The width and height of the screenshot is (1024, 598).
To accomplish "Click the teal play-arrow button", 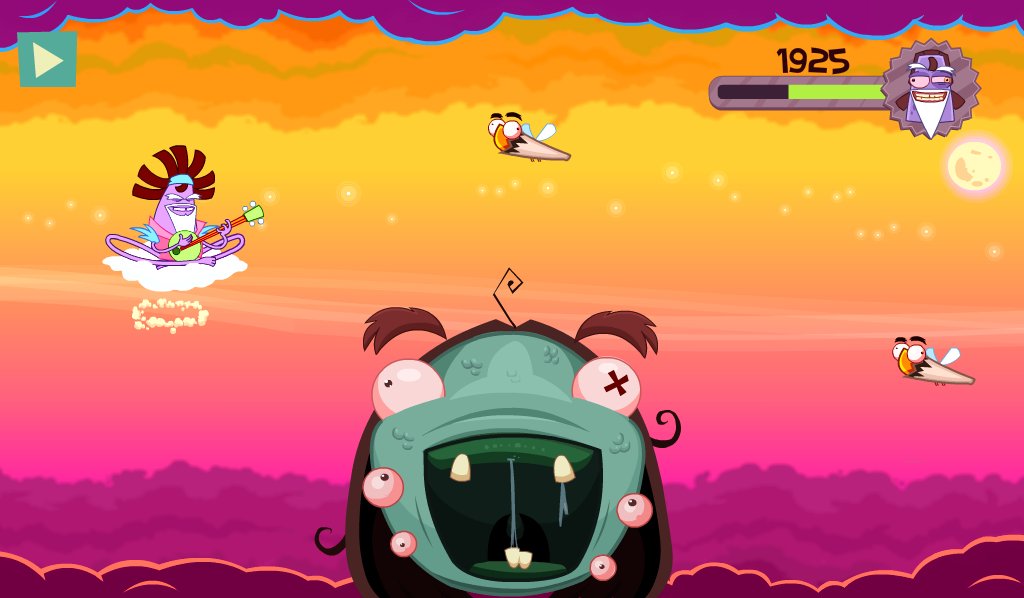I will tap(47, 60).
